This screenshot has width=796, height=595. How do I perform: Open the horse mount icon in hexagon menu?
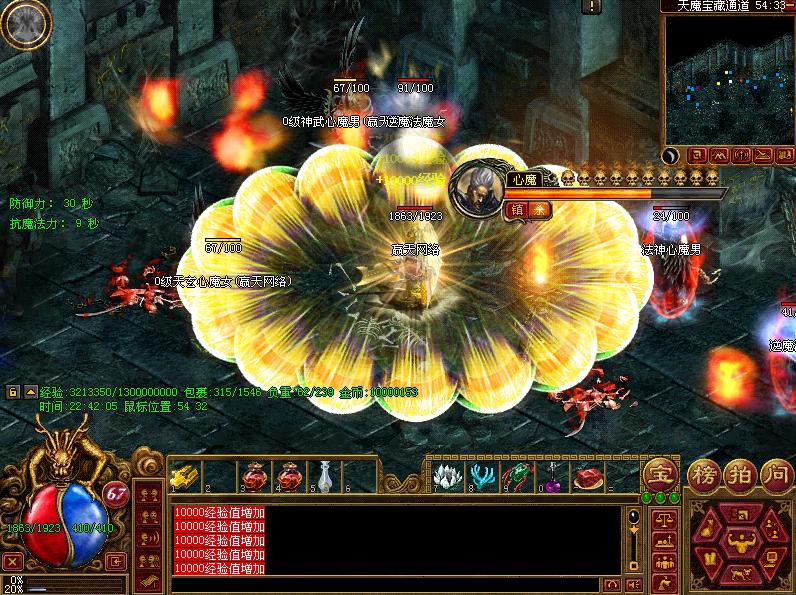coord(741,573)
